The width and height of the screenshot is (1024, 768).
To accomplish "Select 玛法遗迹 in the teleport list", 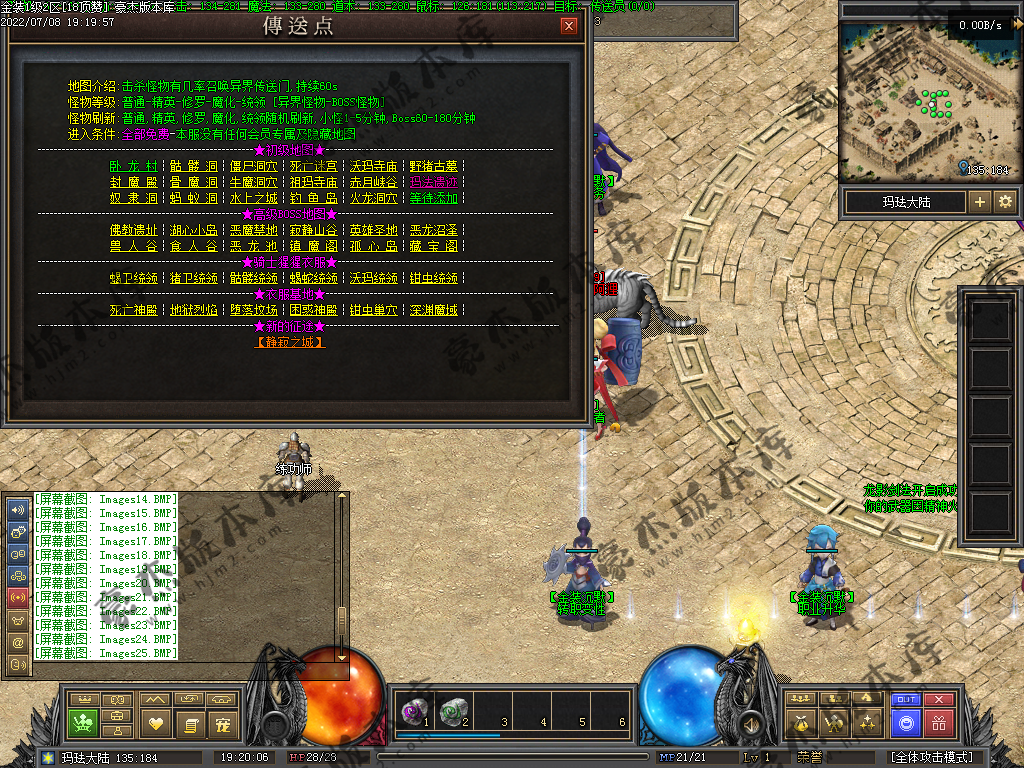I will [433, 182].
